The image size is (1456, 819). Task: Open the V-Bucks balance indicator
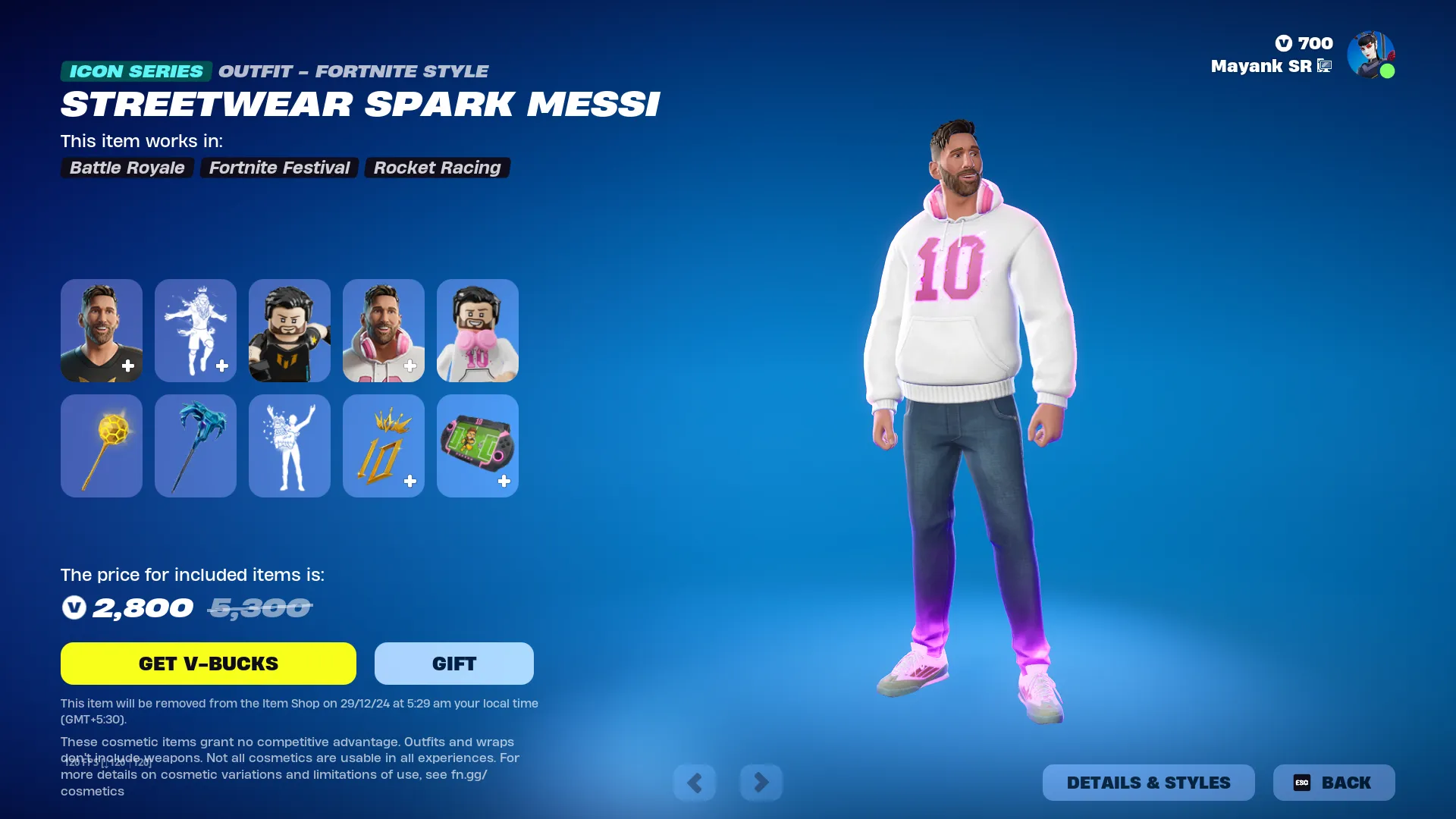pos(1302,43)
